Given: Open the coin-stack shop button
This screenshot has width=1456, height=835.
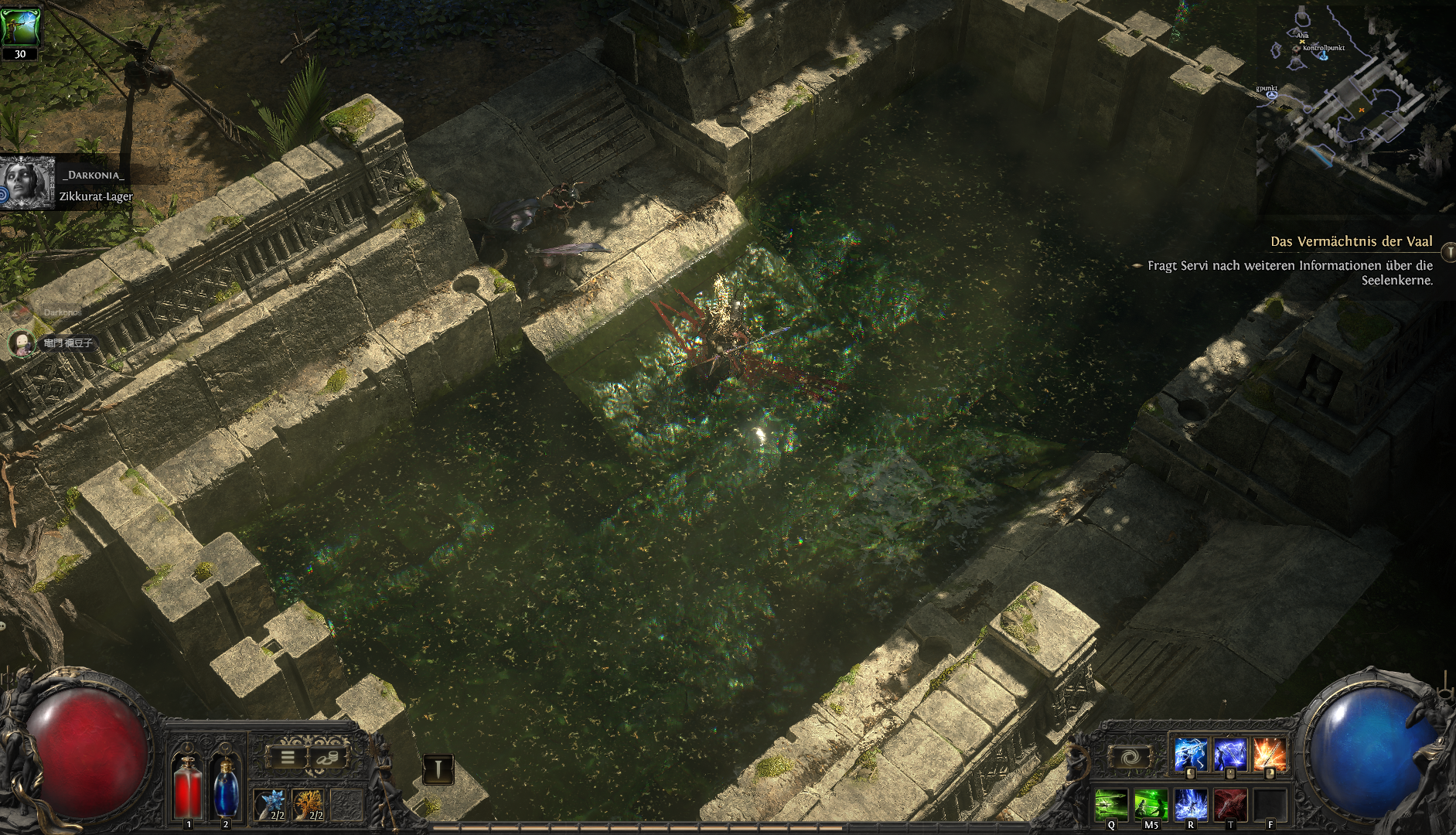Looking at the screenshot, I should (x=329, y=758).
